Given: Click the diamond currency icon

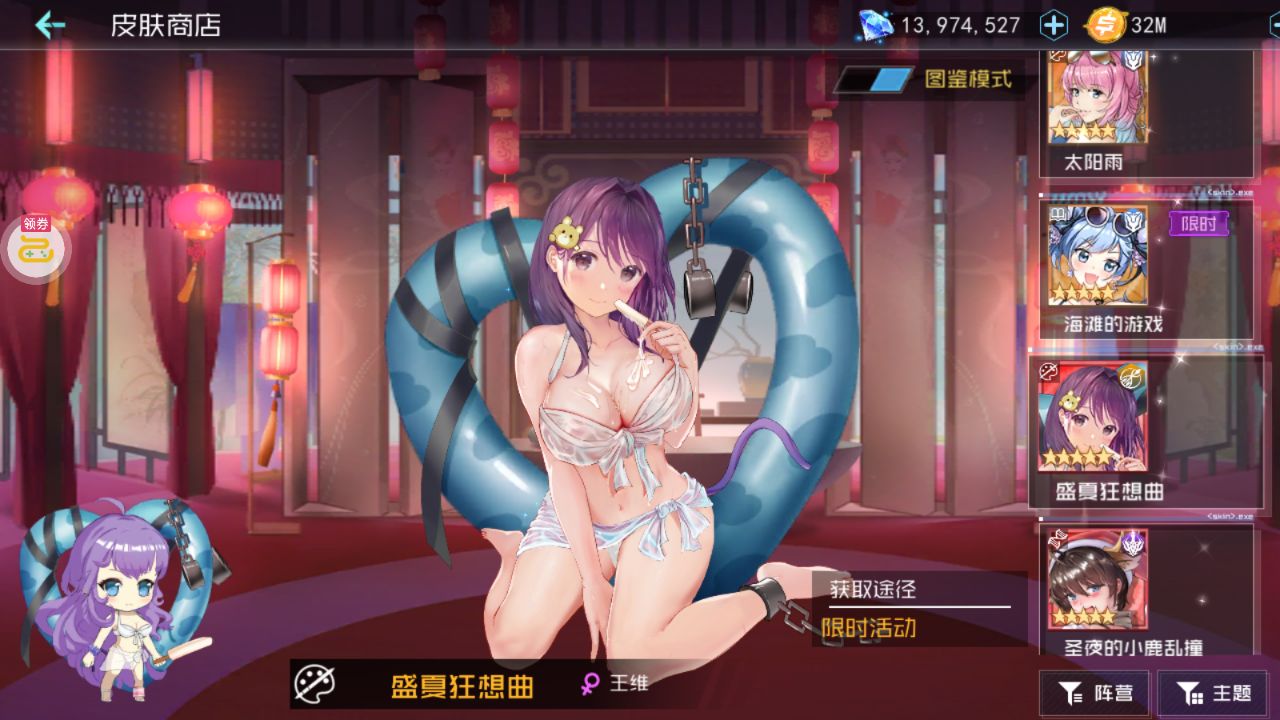Looking at the screenshot, I should pos(875,25).
